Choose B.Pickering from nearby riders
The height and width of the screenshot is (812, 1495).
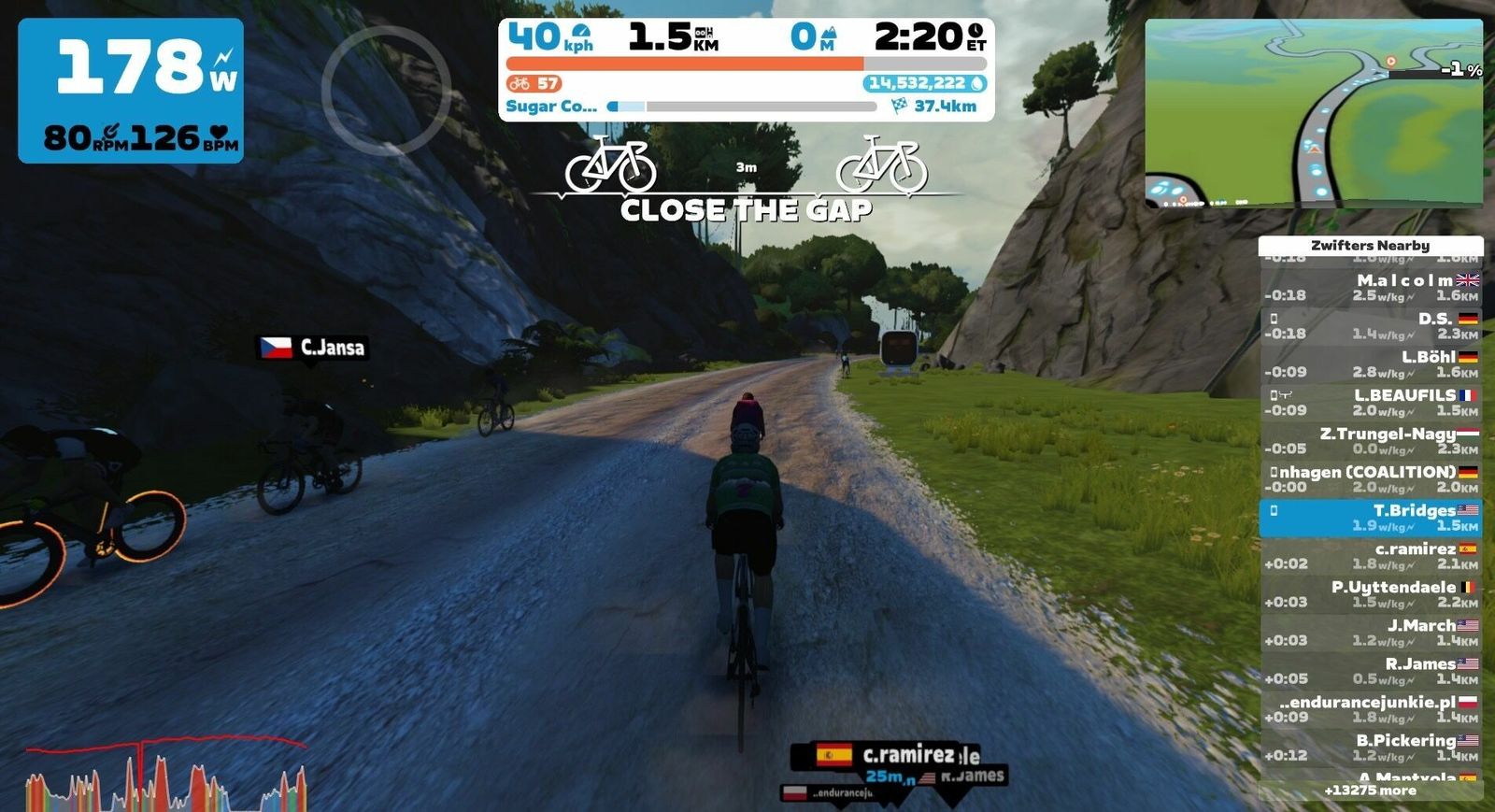[1371, 748]
